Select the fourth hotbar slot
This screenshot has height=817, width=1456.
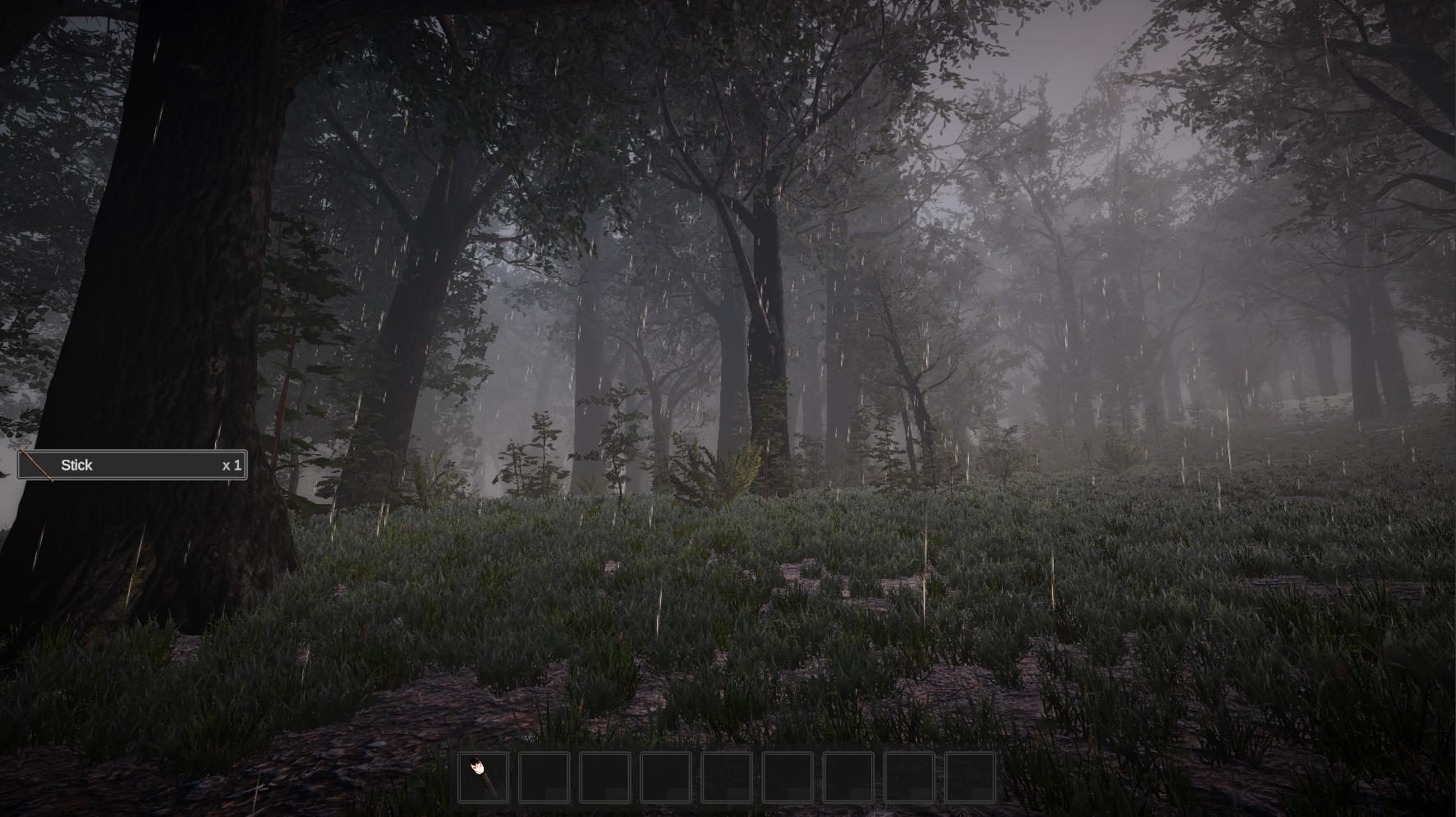(664, 776)
